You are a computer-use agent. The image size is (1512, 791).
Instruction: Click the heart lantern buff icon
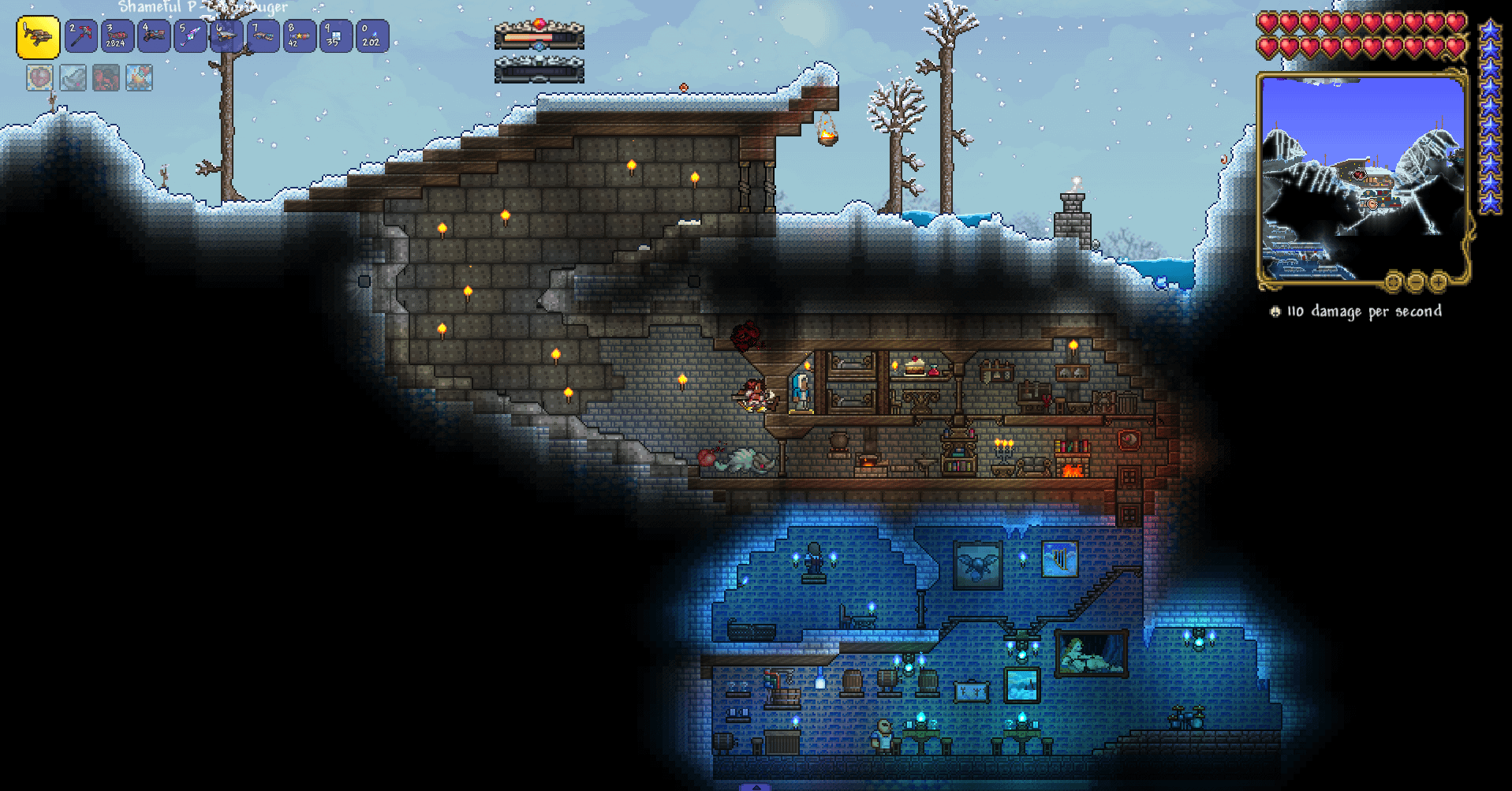point(39,77)
